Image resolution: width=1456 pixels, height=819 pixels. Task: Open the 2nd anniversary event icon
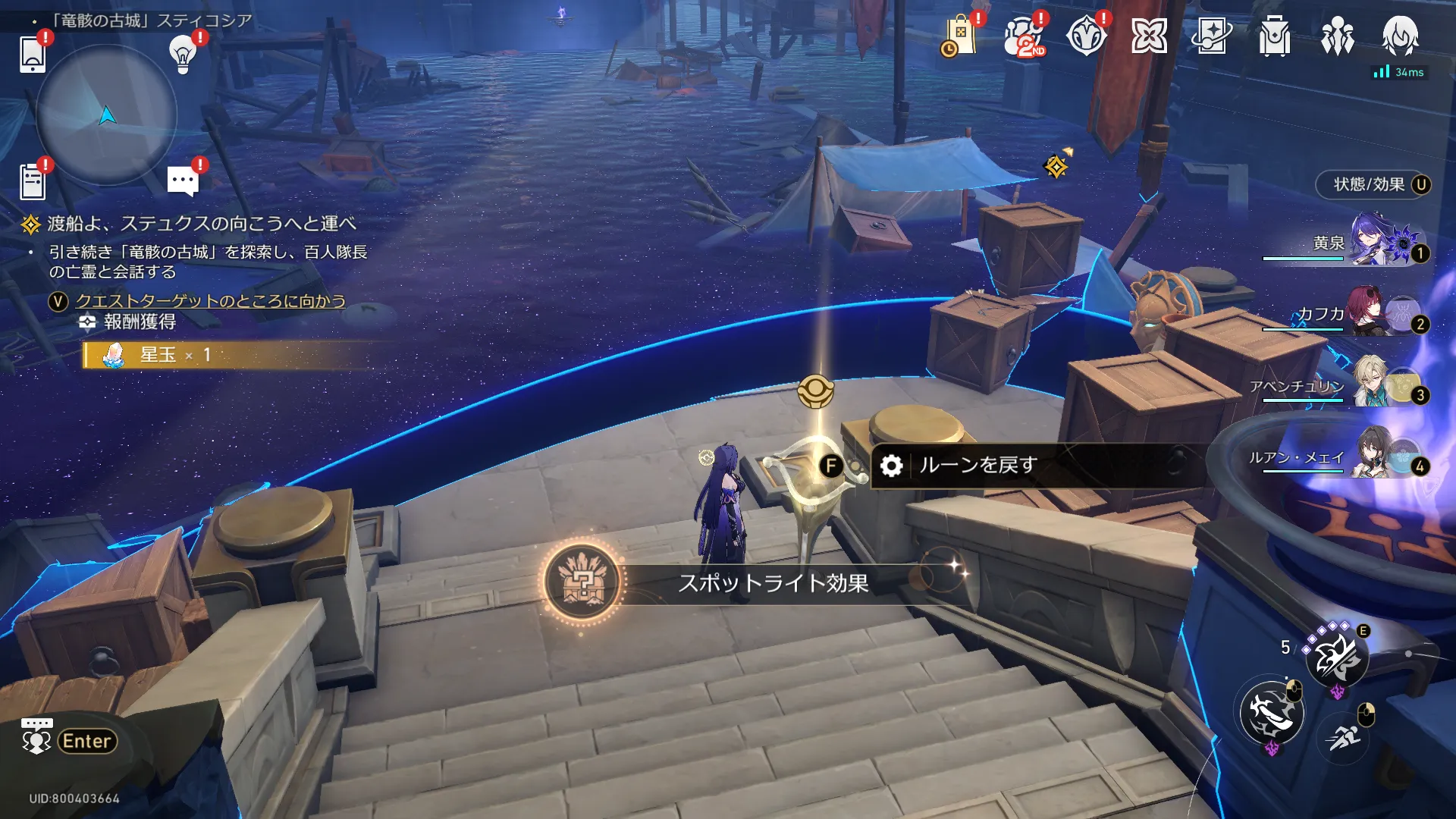coord(1024,36)
